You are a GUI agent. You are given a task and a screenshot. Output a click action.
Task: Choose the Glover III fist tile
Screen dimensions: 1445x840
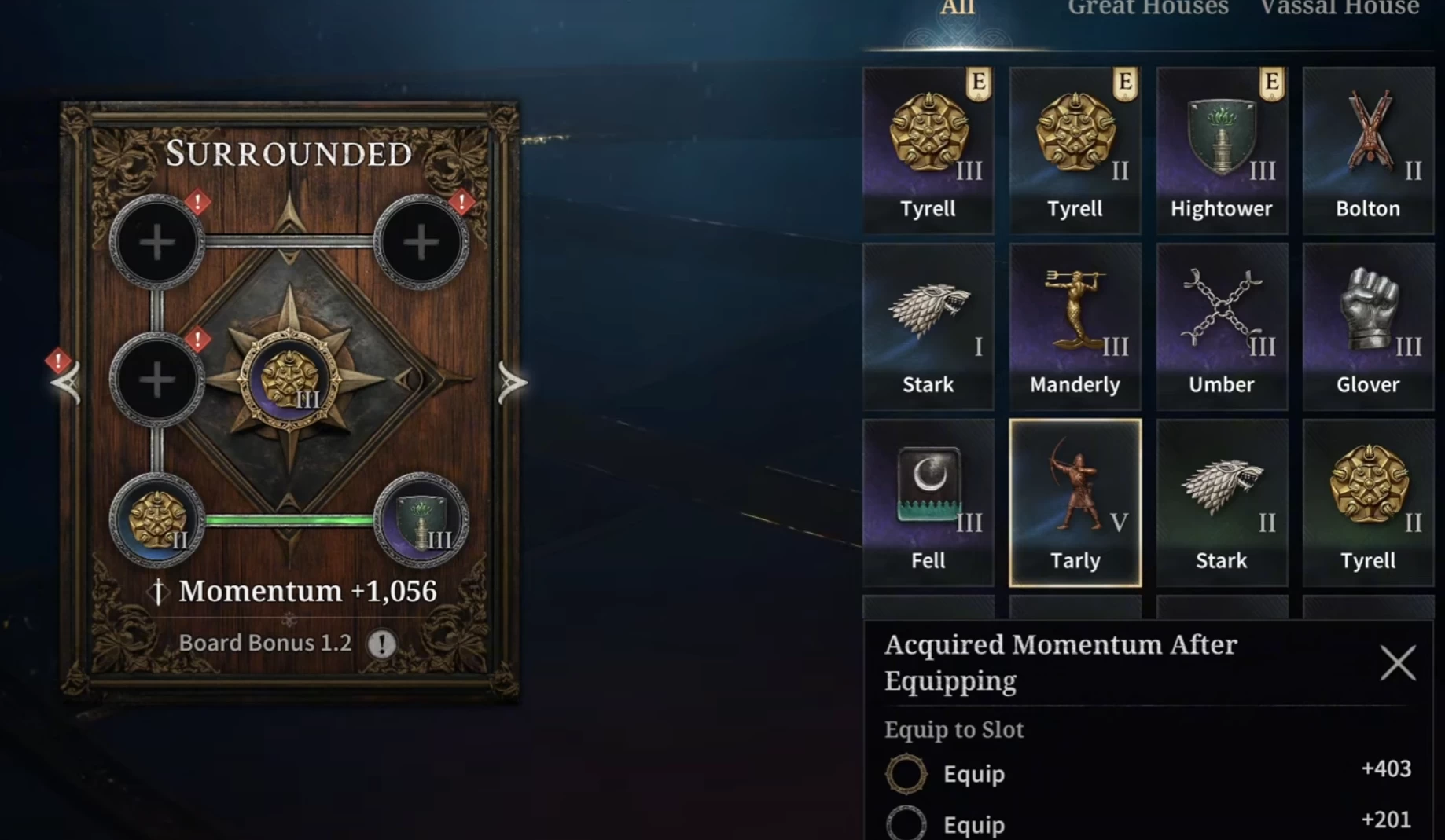tap(1368, 326)
